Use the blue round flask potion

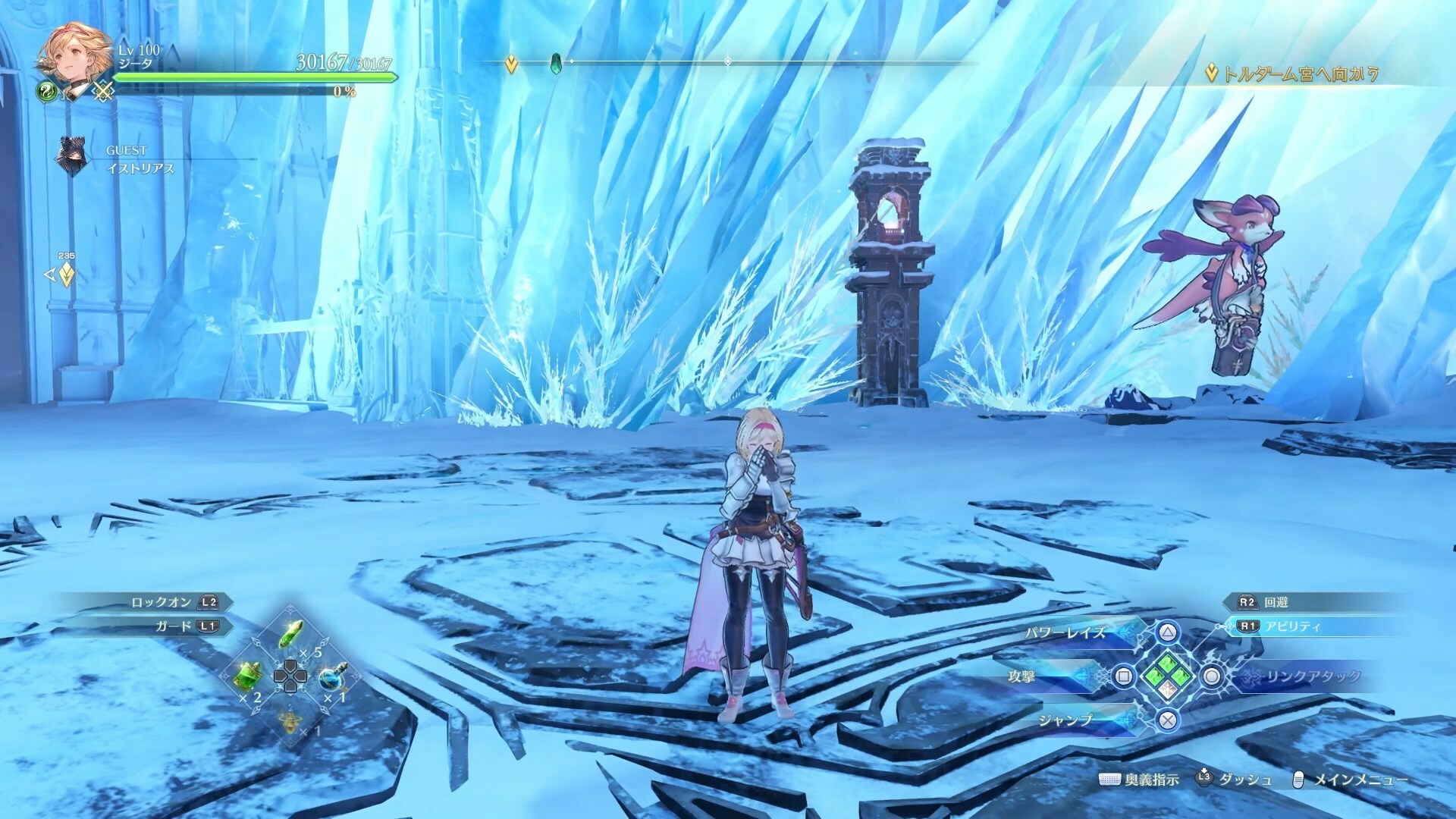(331, 676)
